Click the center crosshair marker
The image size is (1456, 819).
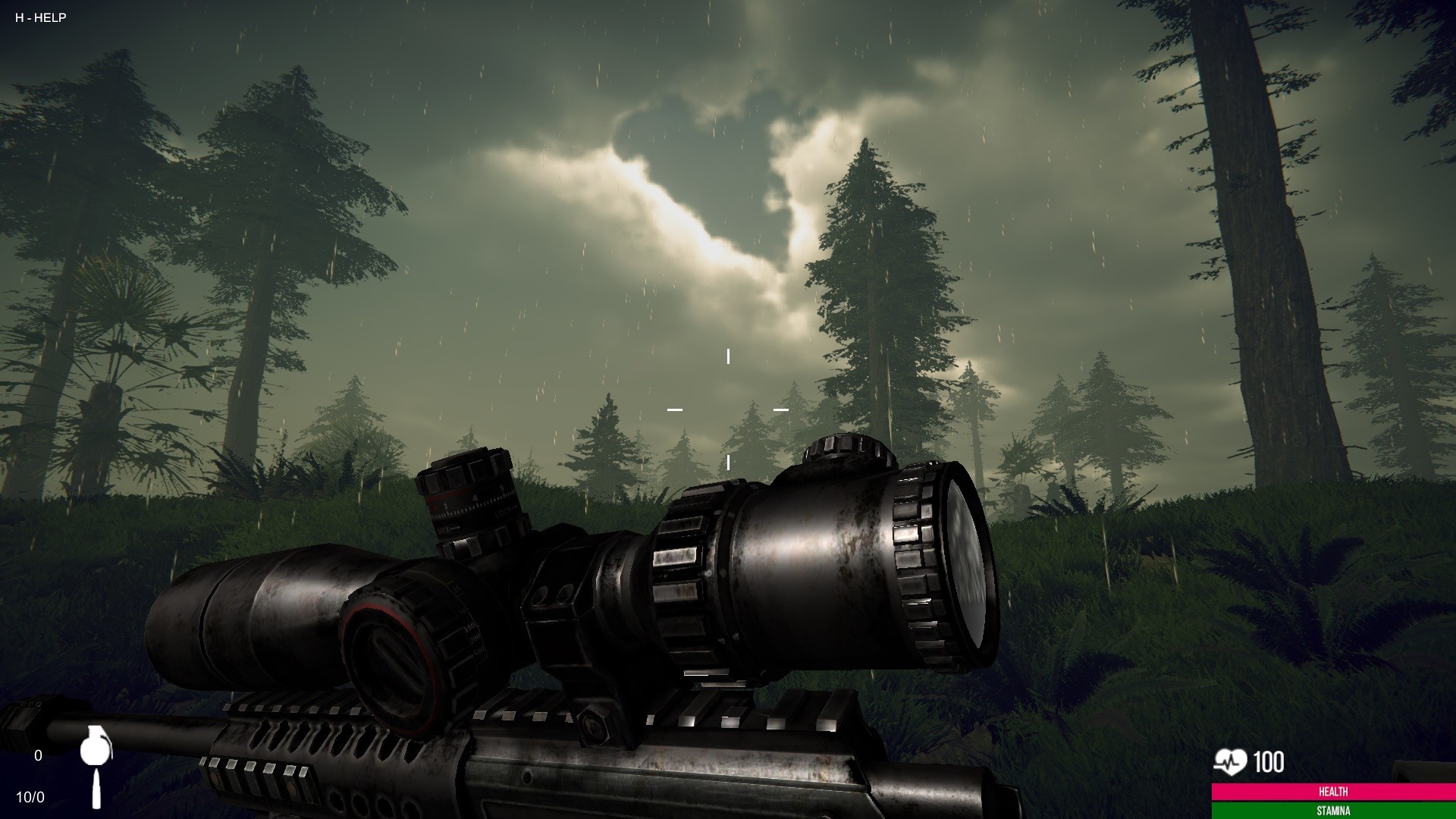tap(727, 411)
